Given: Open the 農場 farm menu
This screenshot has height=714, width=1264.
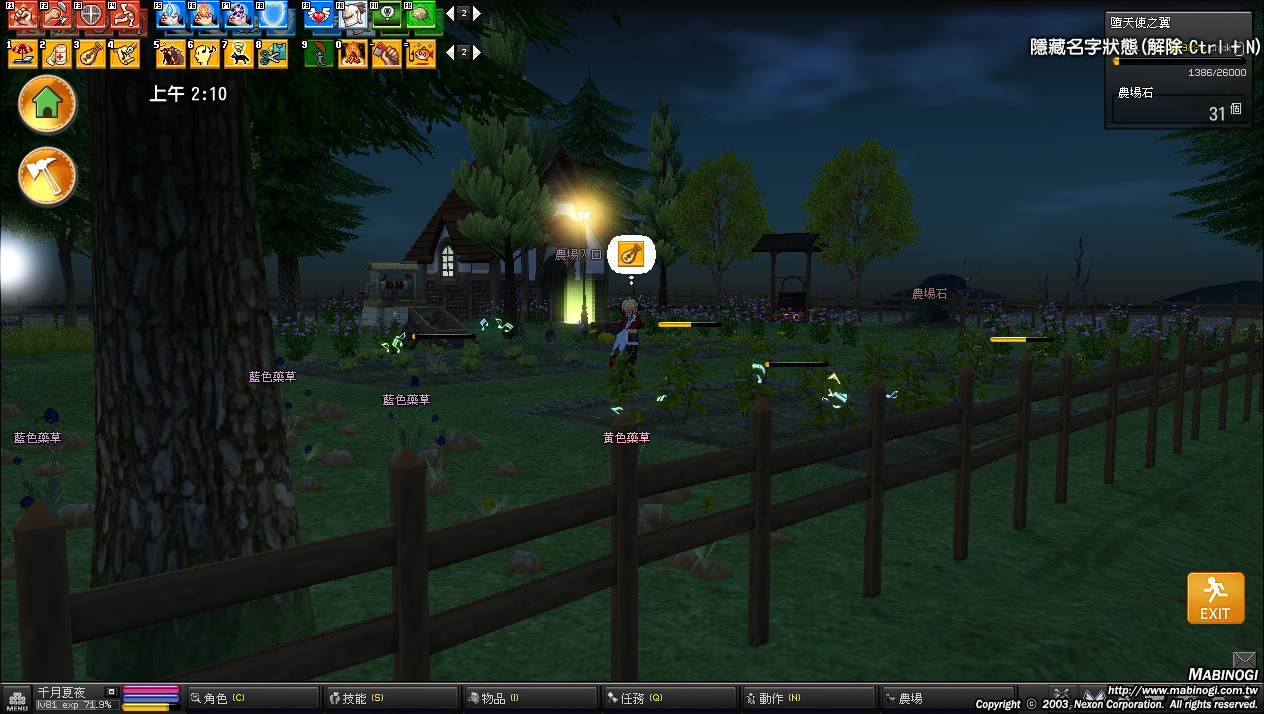Looking at the screenshot, I should coord(942,698).
